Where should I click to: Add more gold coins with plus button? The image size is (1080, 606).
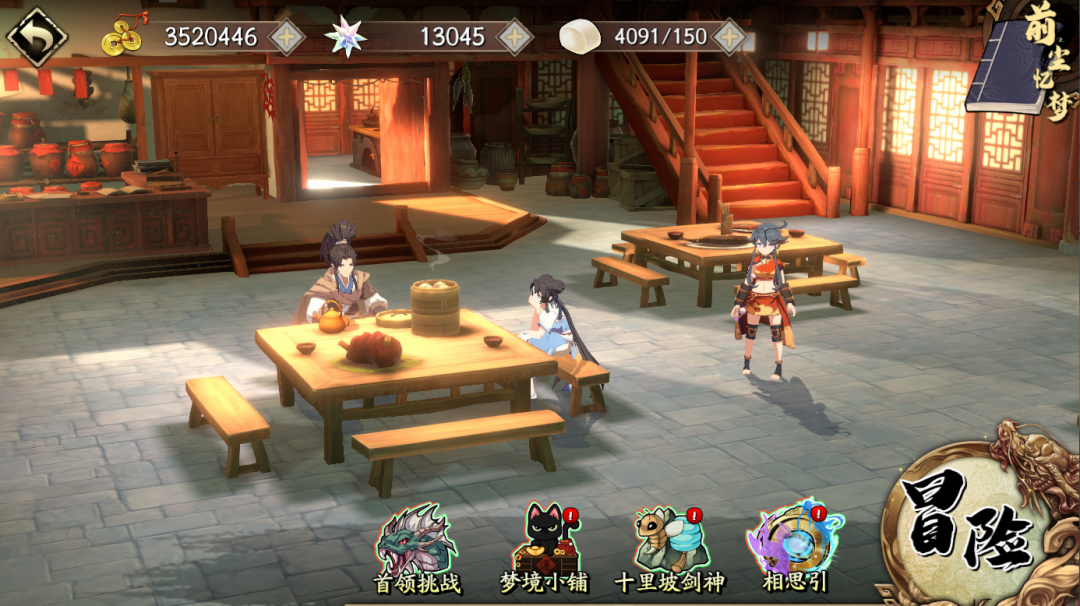tap(287, 37)
